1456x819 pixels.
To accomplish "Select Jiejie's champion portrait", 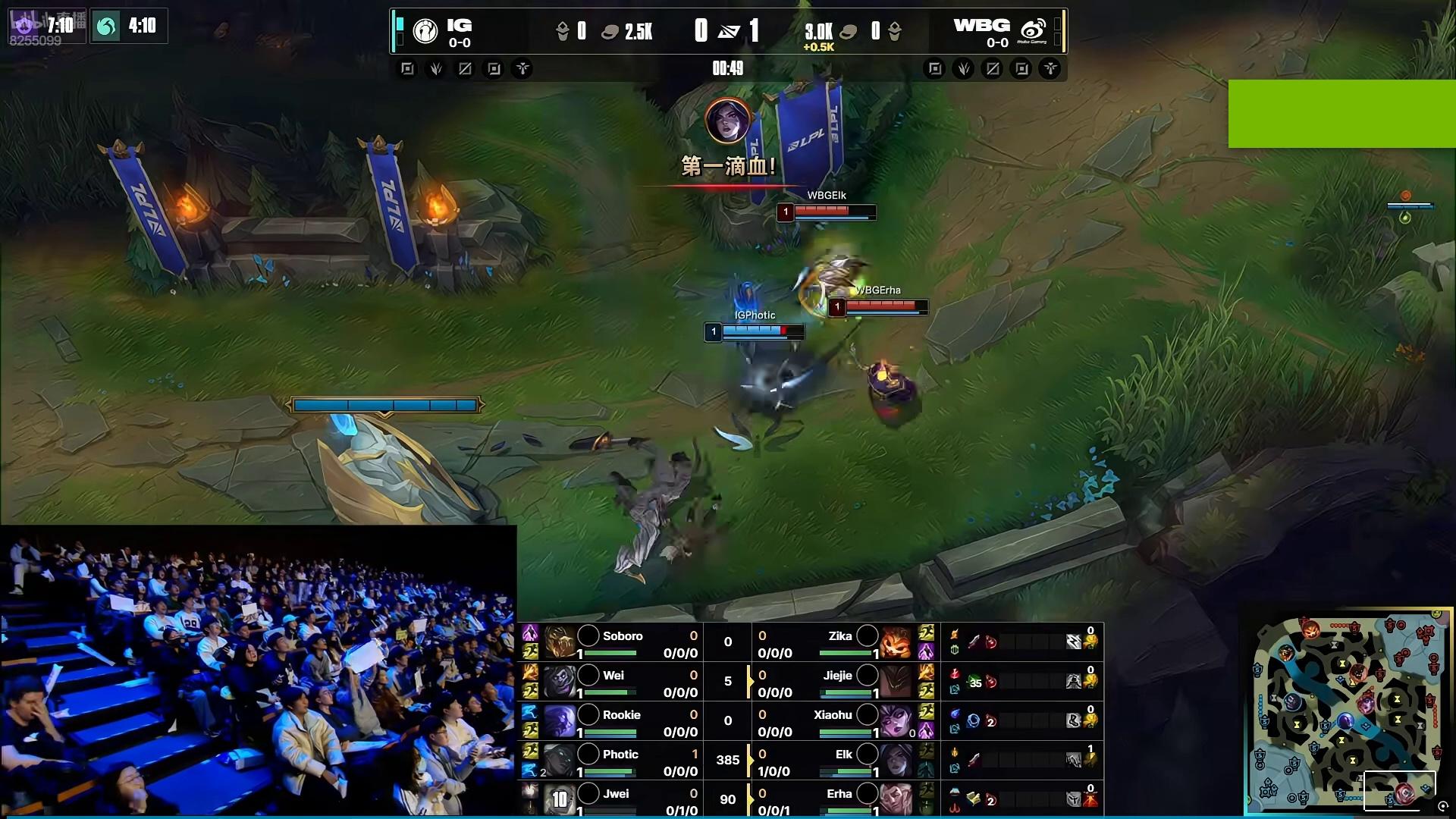I will coord(896,682).
